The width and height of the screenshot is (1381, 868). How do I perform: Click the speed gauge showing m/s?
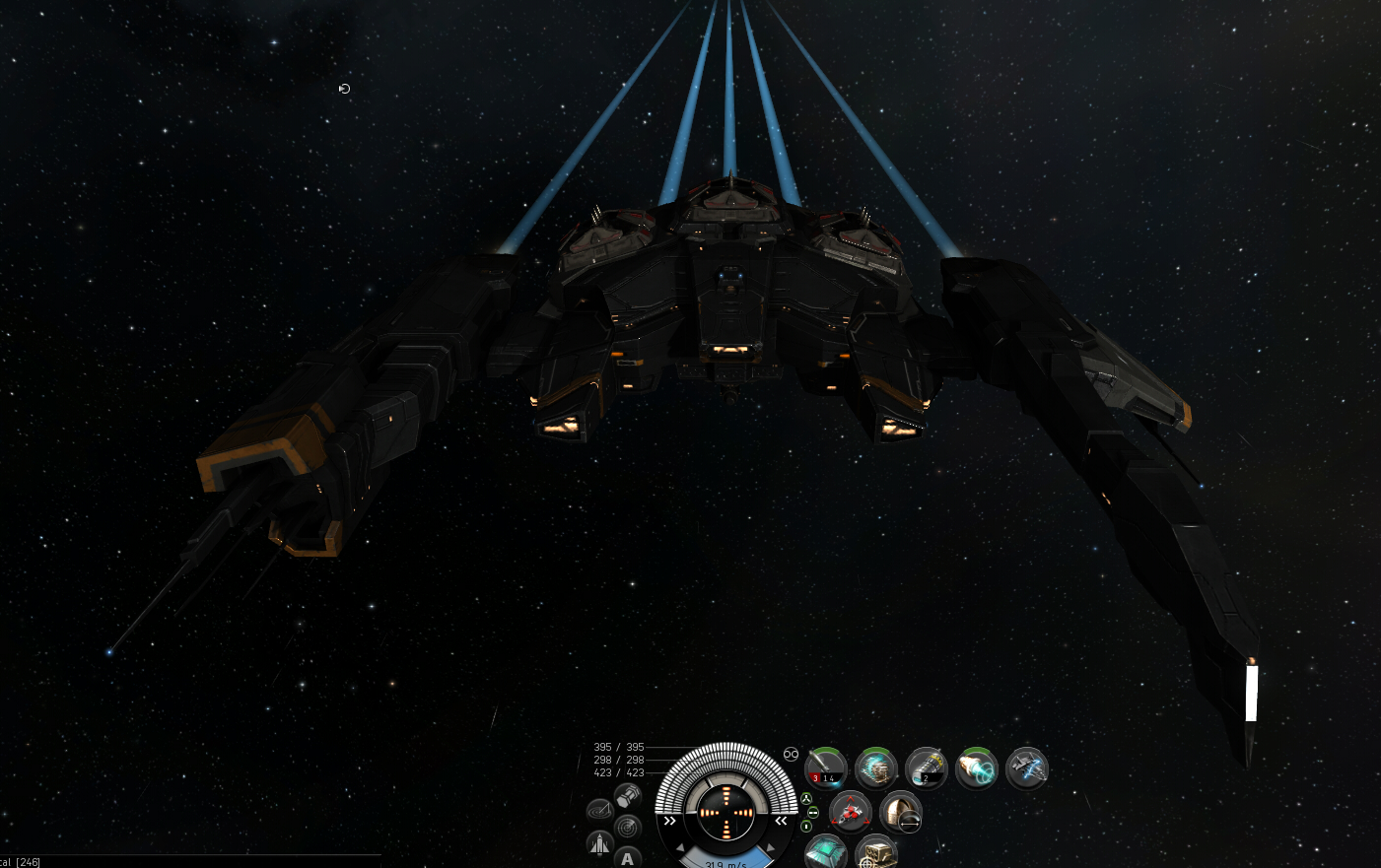(725, 863)
